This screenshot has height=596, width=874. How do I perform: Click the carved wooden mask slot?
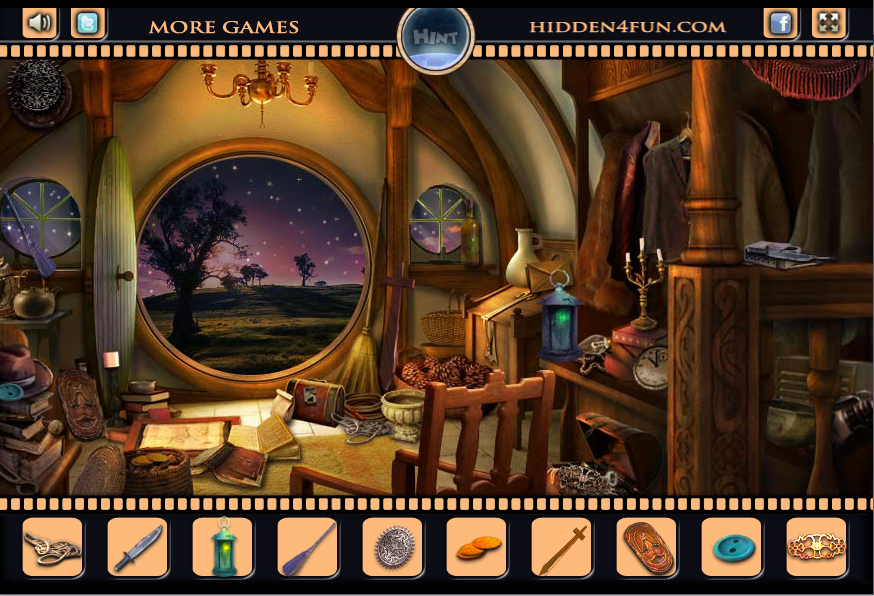(x=647, y=547)
